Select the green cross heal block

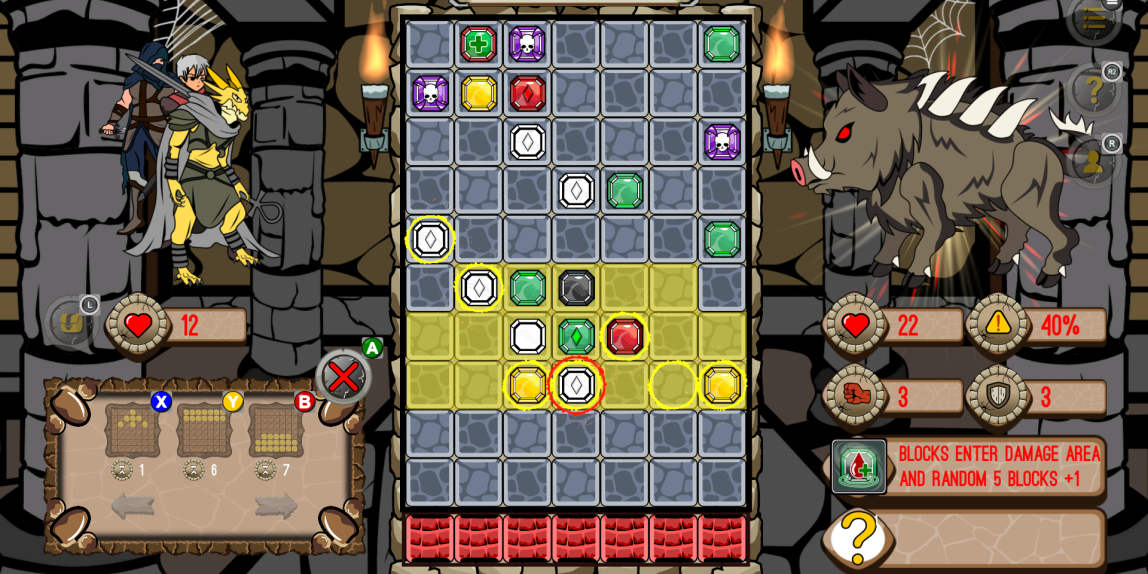pyautogui.click(x=479, y=44)
